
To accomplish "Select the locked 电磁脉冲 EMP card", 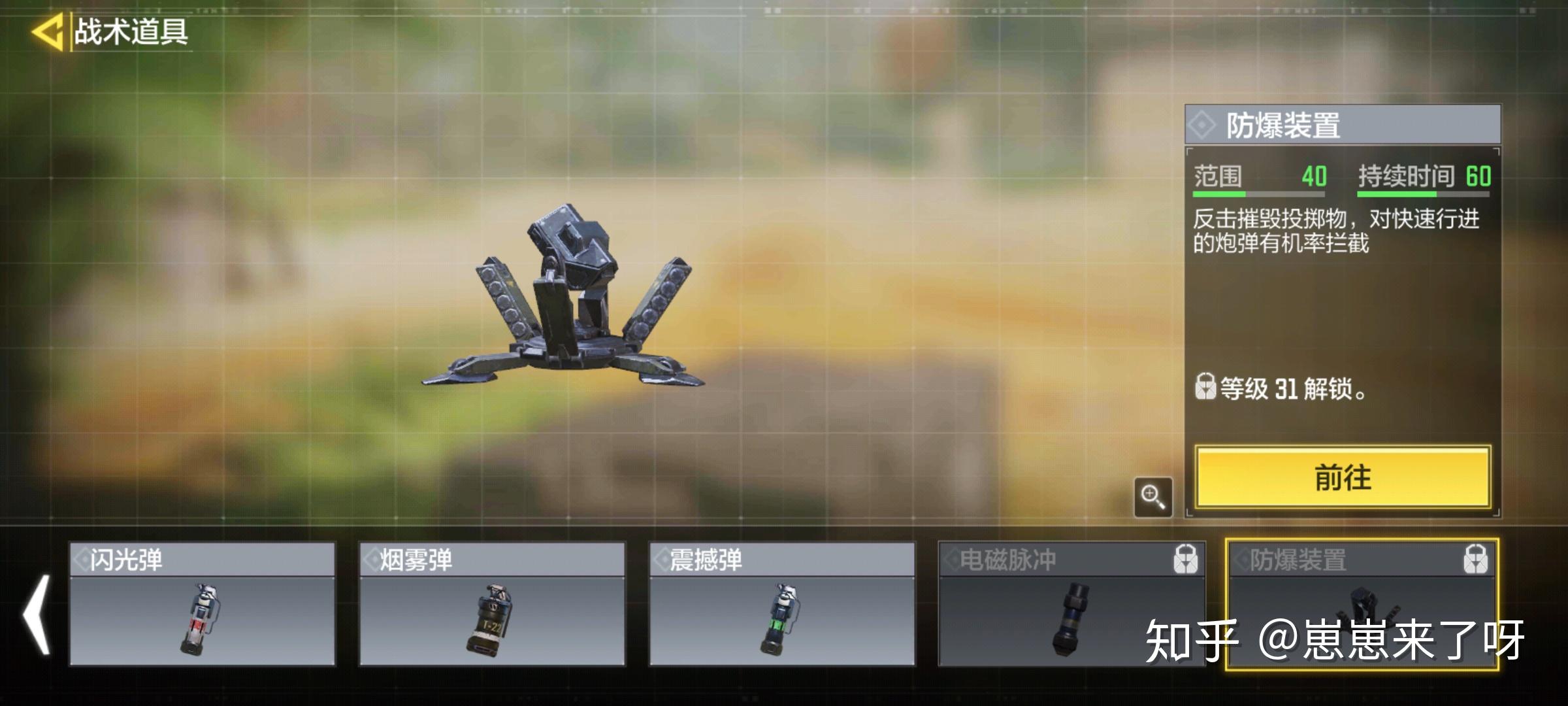I will point(1070,604).
